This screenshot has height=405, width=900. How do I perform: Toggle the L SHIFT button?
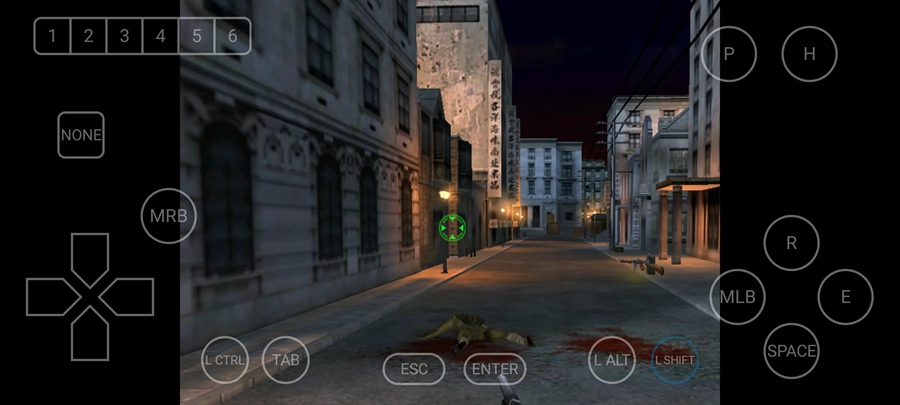click(x=675, y=360)
